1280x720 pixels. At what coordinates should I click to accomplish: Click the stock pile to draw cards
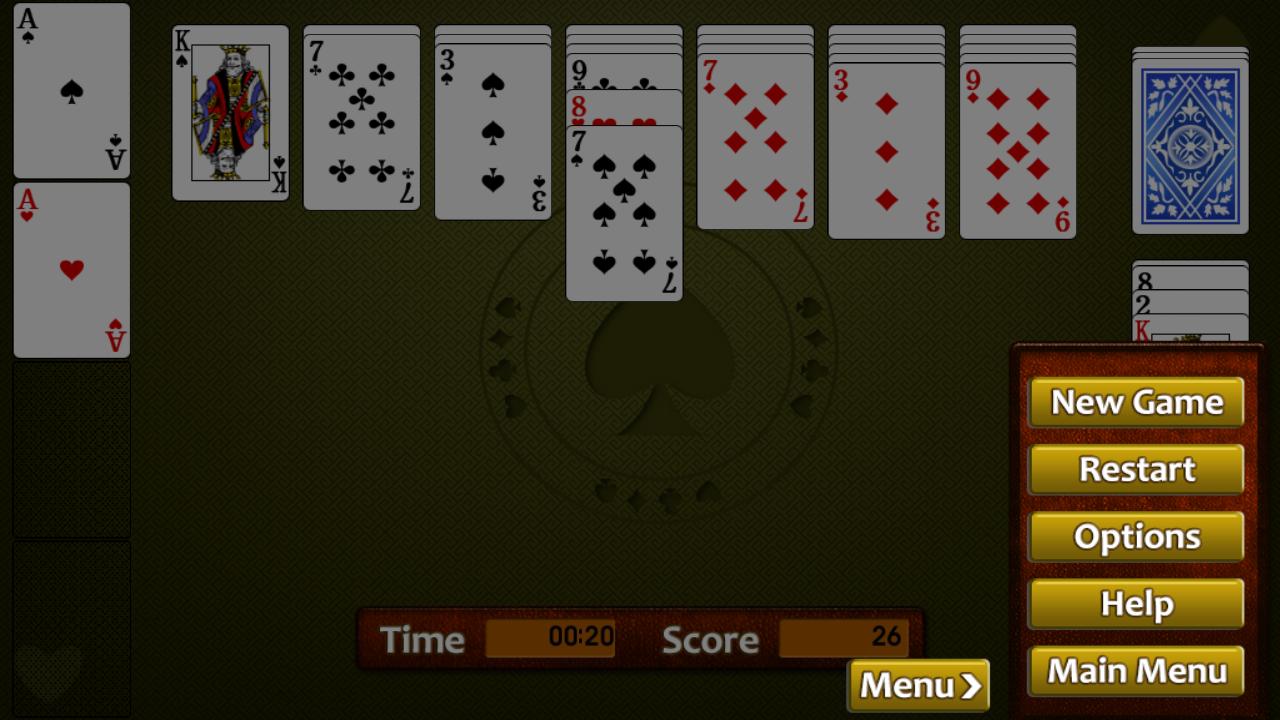[1190, 140]
